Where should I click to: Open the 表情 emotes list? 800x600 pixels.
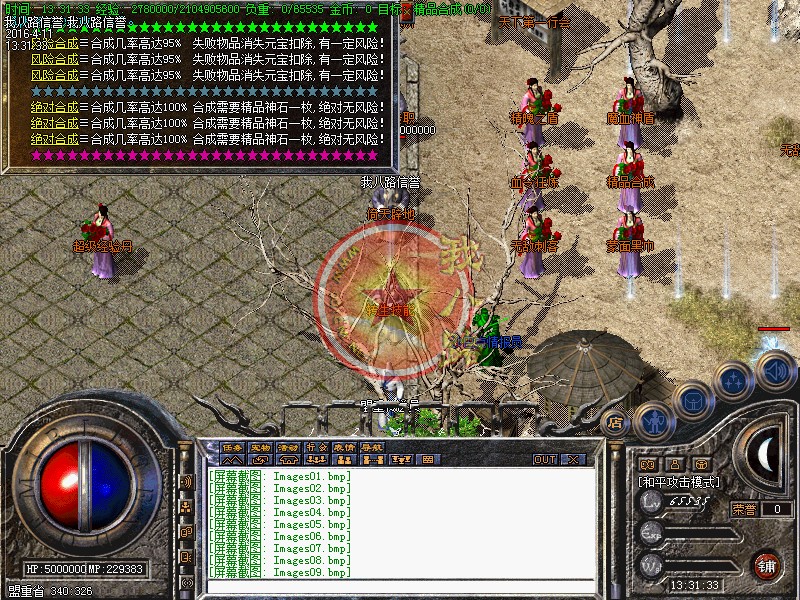(344, 447)
